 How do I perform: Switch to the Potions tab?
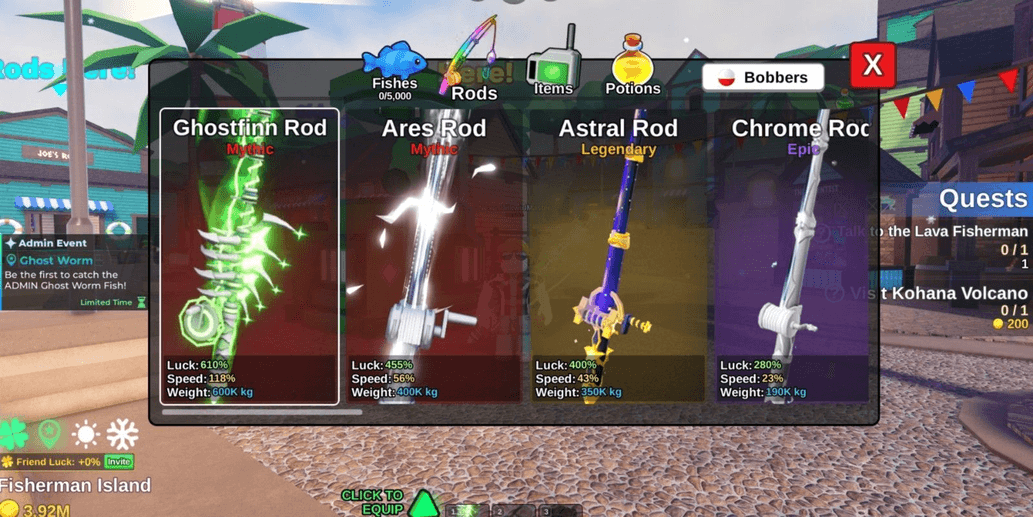pyautogui.click(x=632, y=68)
